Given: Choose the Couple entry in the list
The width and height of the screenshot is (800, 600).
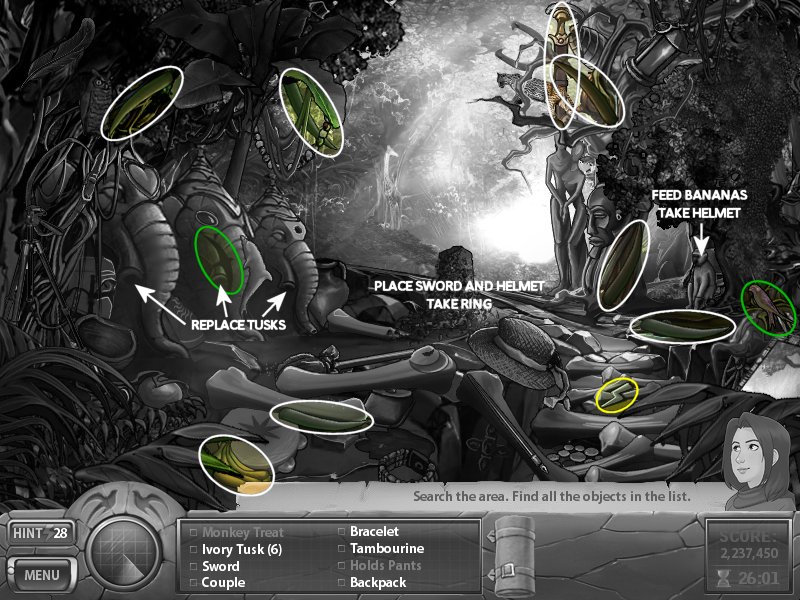Looking at the screenshot, I should click(x=223, y=582).
